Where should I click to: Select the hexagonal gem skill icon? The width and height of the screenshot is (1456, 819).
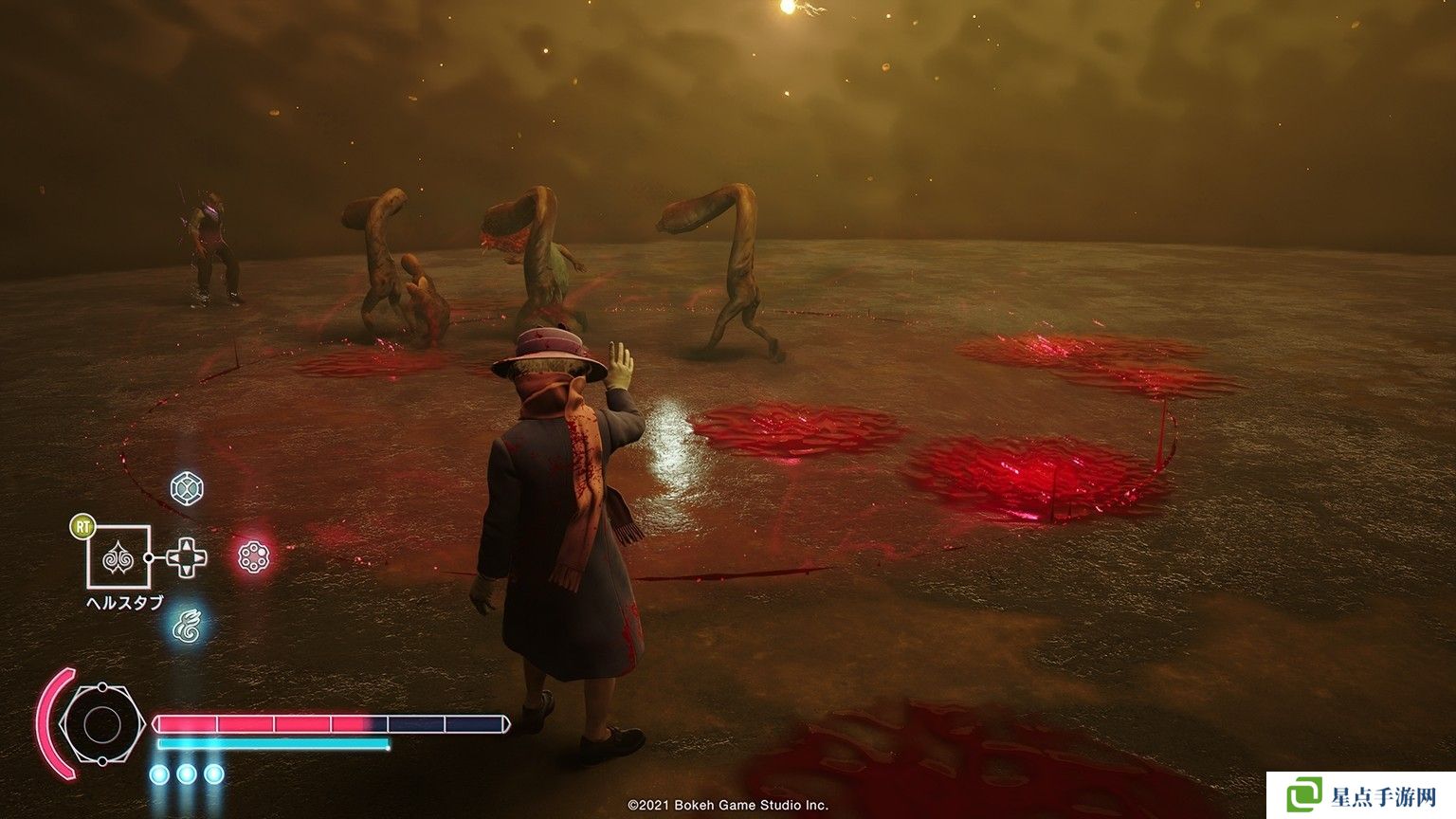(186, 489)
